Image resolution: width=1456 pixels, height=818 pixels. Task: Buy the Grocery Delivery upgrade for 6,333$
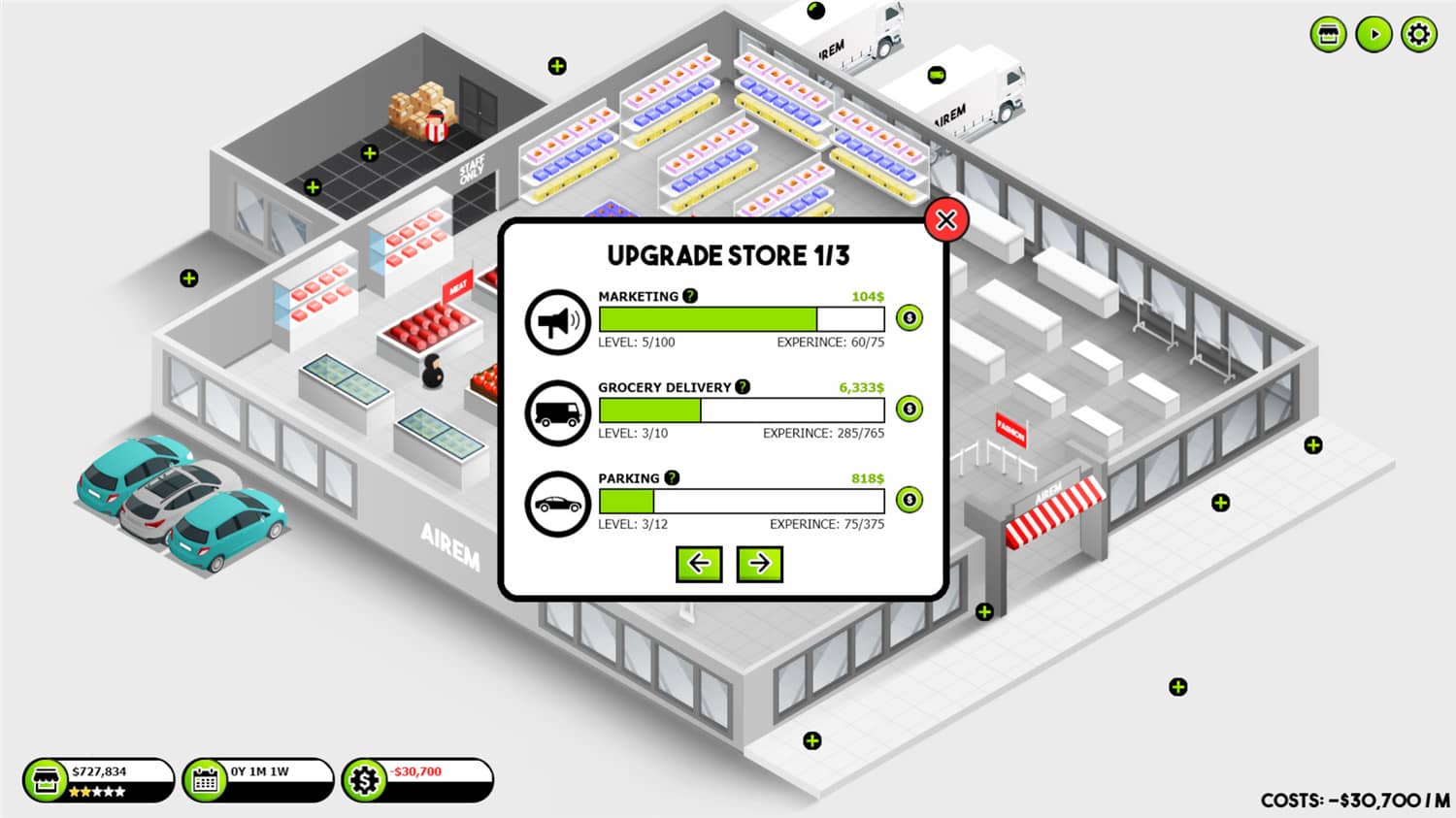(908, 409)
